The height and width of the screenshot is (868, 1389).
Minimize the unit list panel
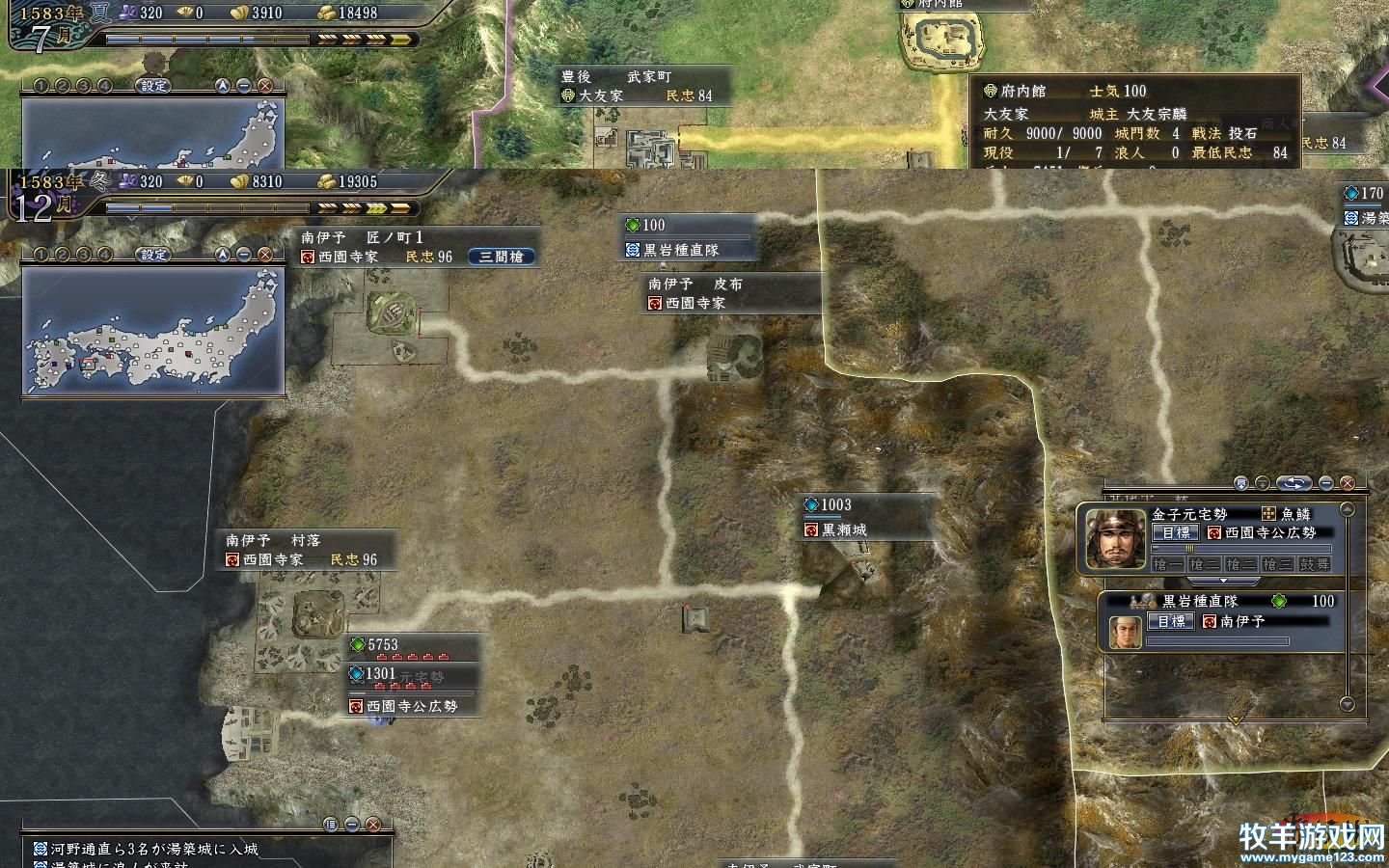[1326, 483]
